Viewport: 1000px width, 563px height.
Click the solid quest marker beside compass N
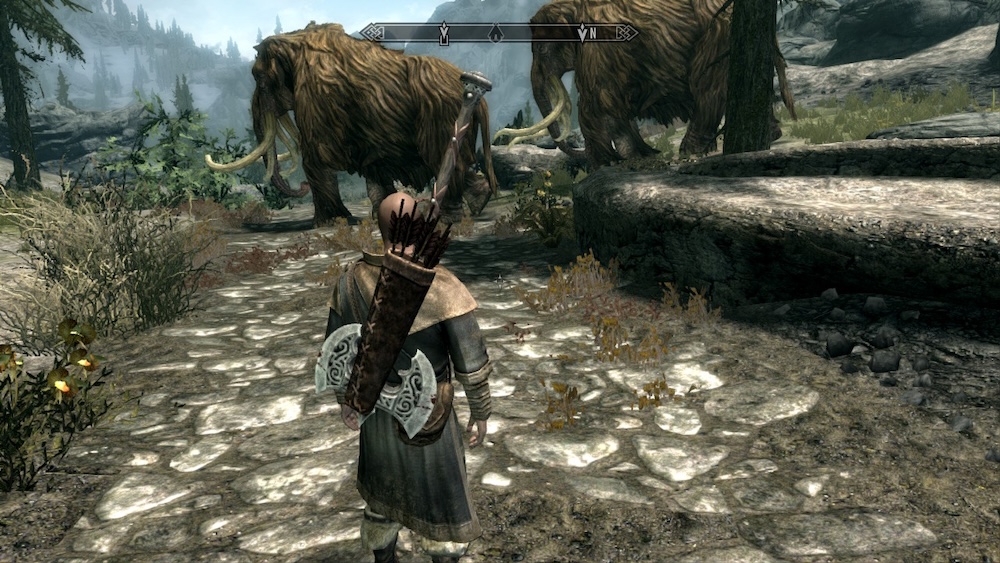coord(581,33)
